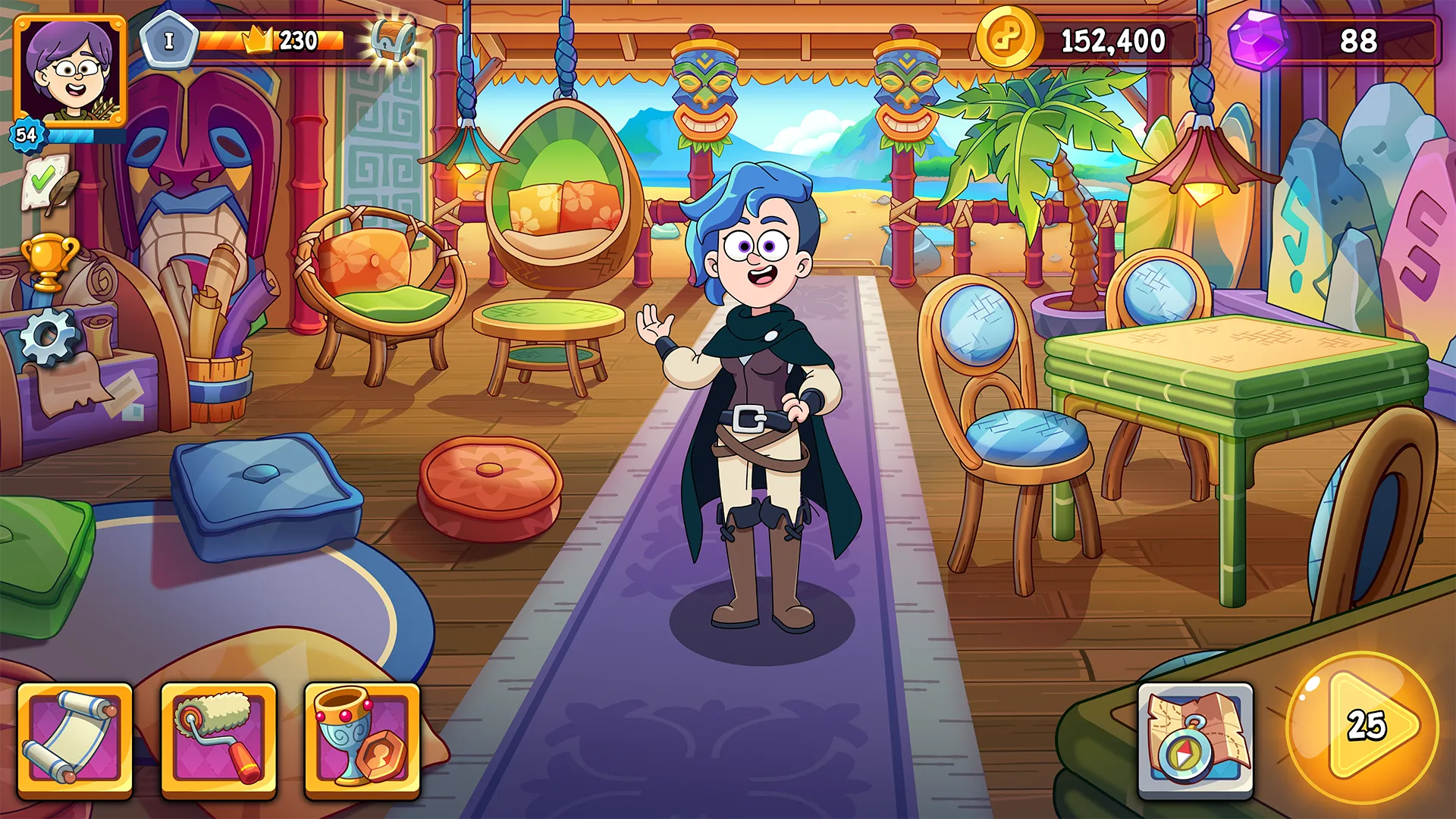Open the goblet and medal collection button
The height and width of the screenshot is (819, 1456).
tap(362, 741)
